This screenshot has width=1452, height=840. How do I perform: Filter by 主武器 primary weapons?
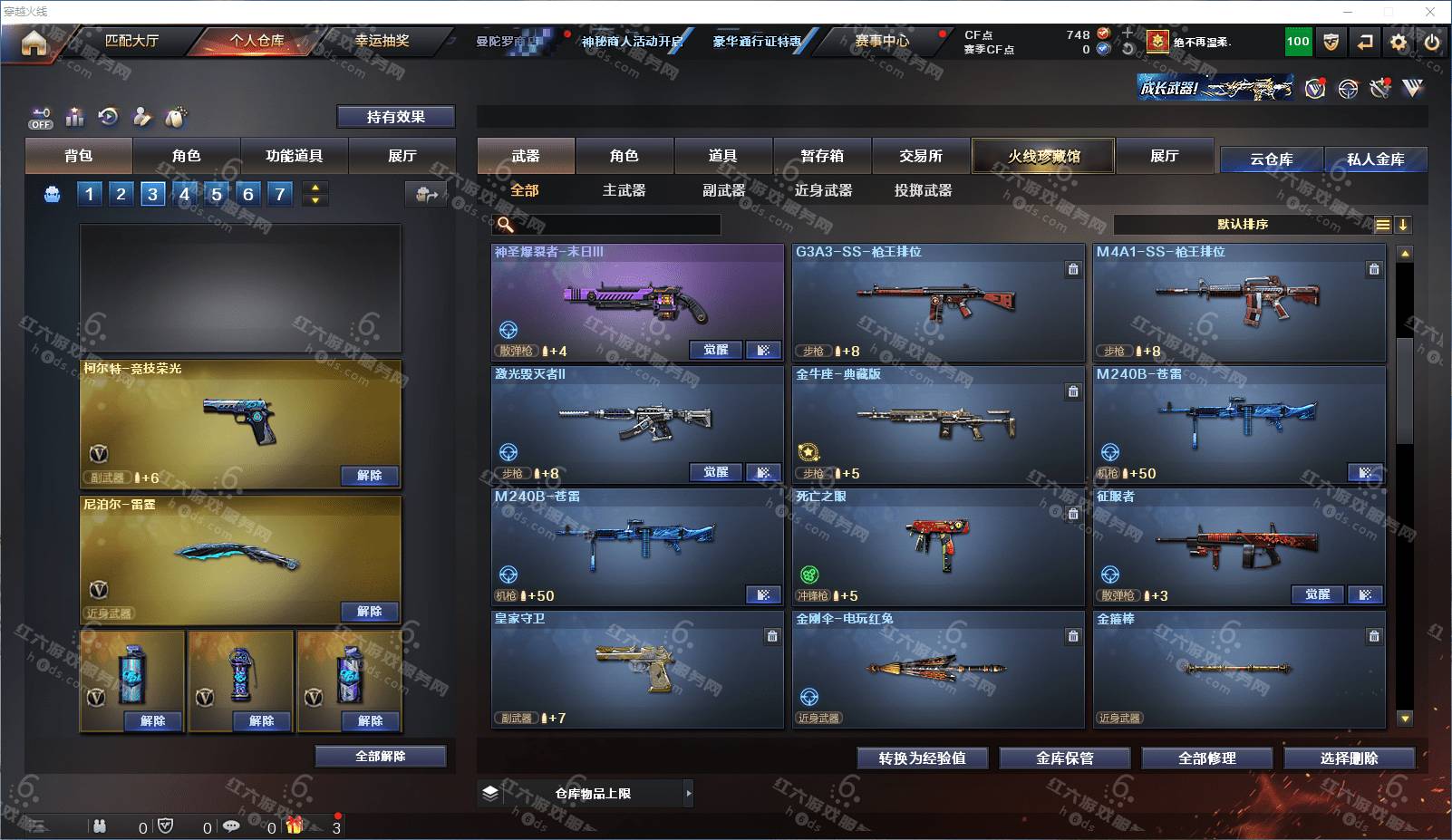pos(624,190)
